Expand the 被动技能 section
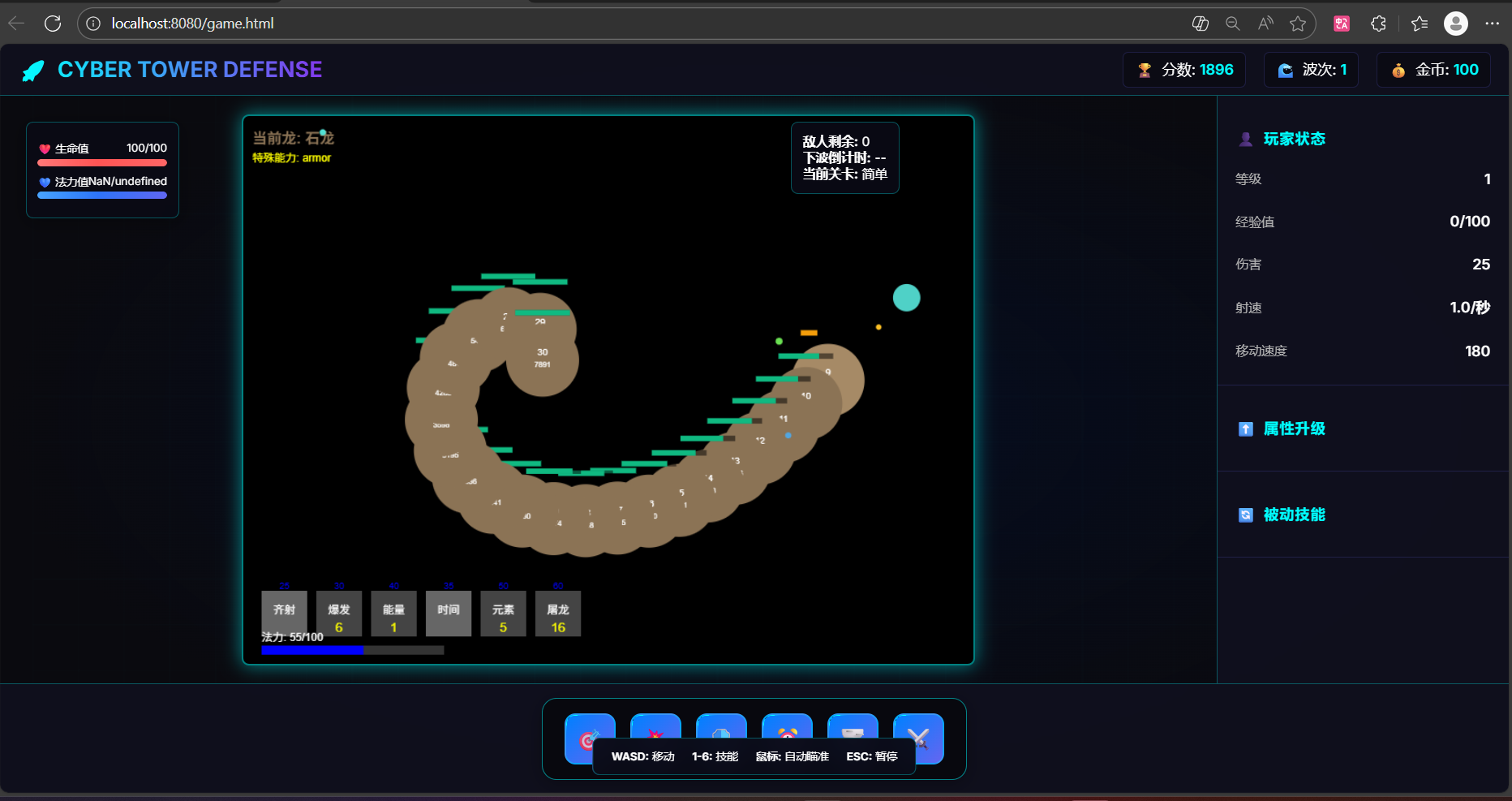The image size is (1512, 801). coord(1293,515)
